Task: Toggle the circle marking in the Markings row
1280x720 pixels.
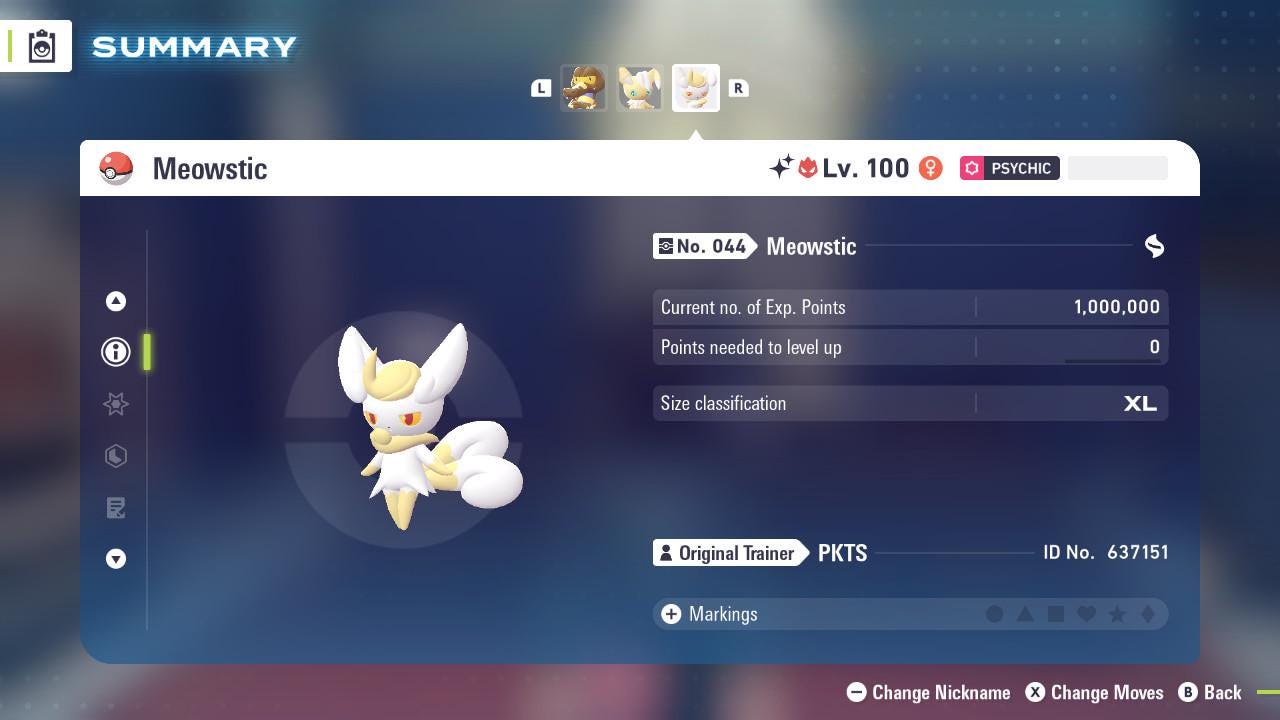Action: click(995, 614)
